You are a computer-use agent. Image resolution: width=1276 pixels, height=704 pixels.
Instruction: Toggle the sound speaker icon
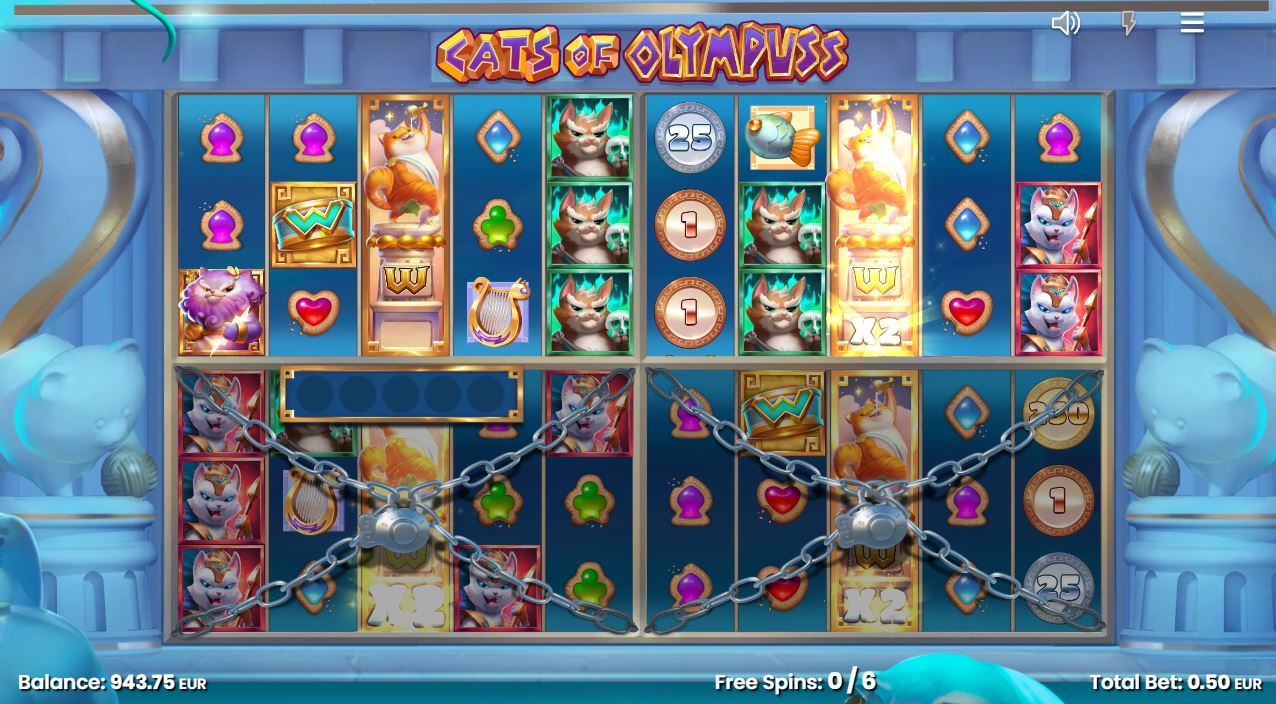pyautogui.click(x=1065, y=23)
